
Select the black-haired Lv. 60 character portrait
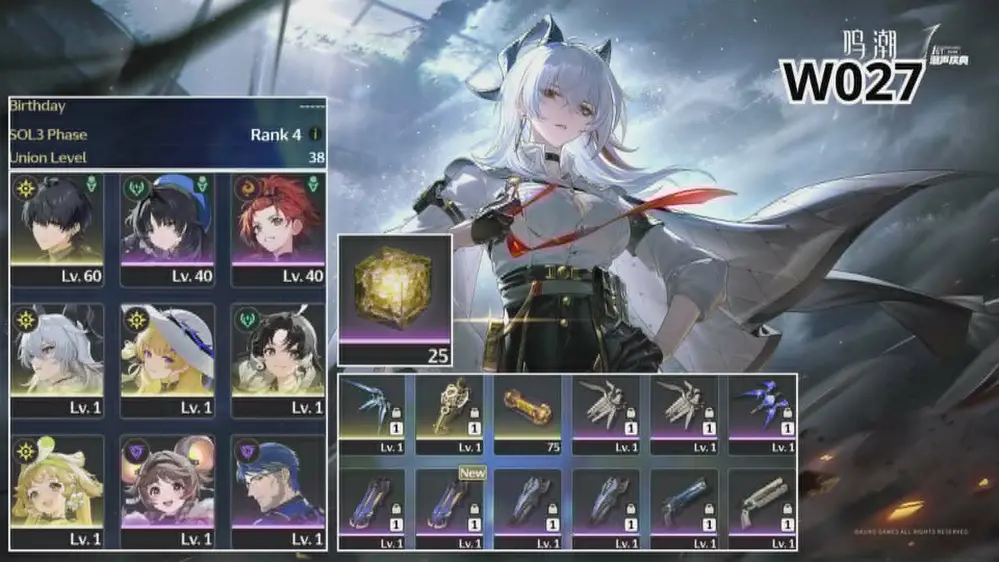[x=59, y=223]
